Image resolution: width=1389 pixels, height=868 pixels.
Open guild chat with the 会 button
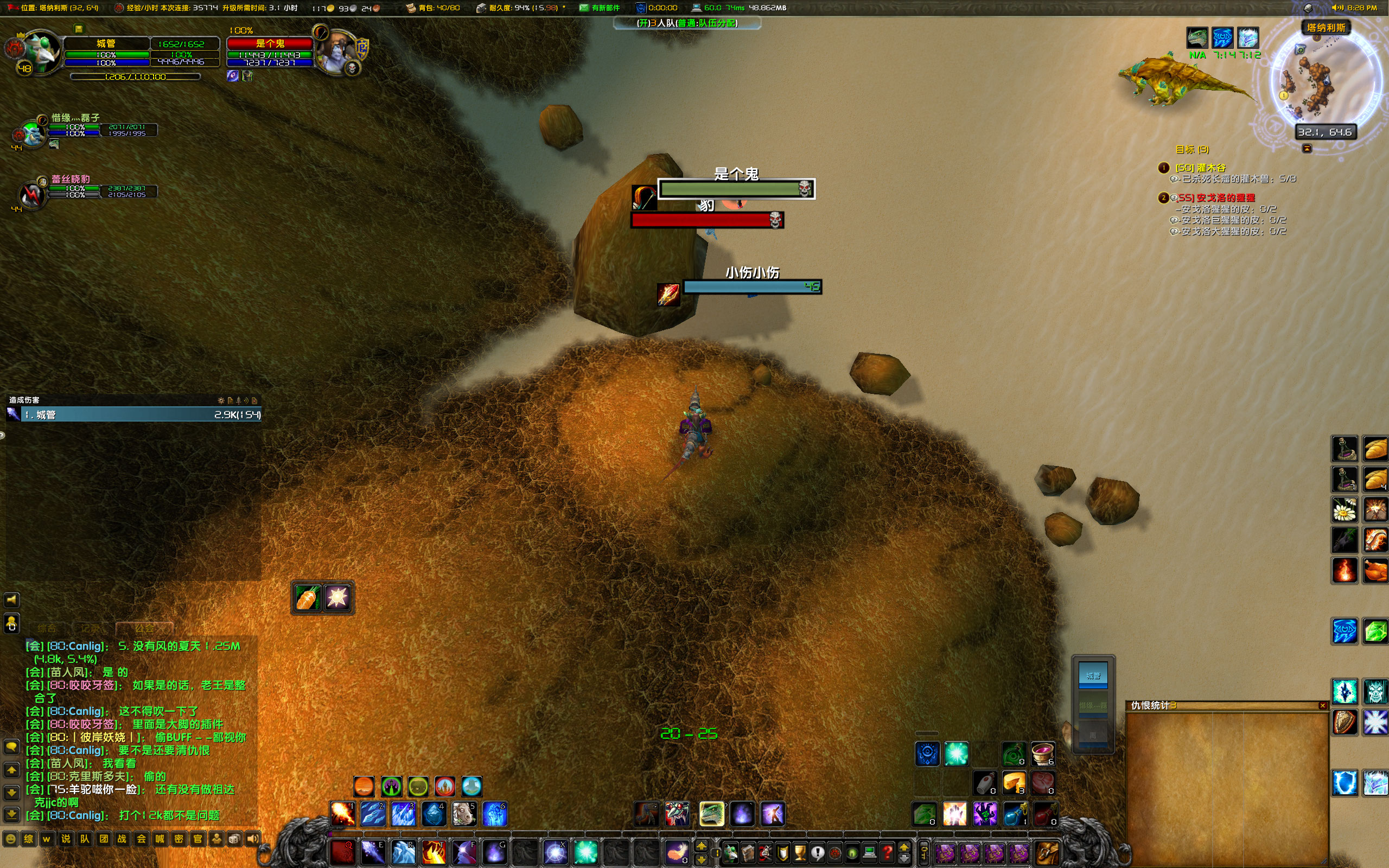[x=140, y=838]
